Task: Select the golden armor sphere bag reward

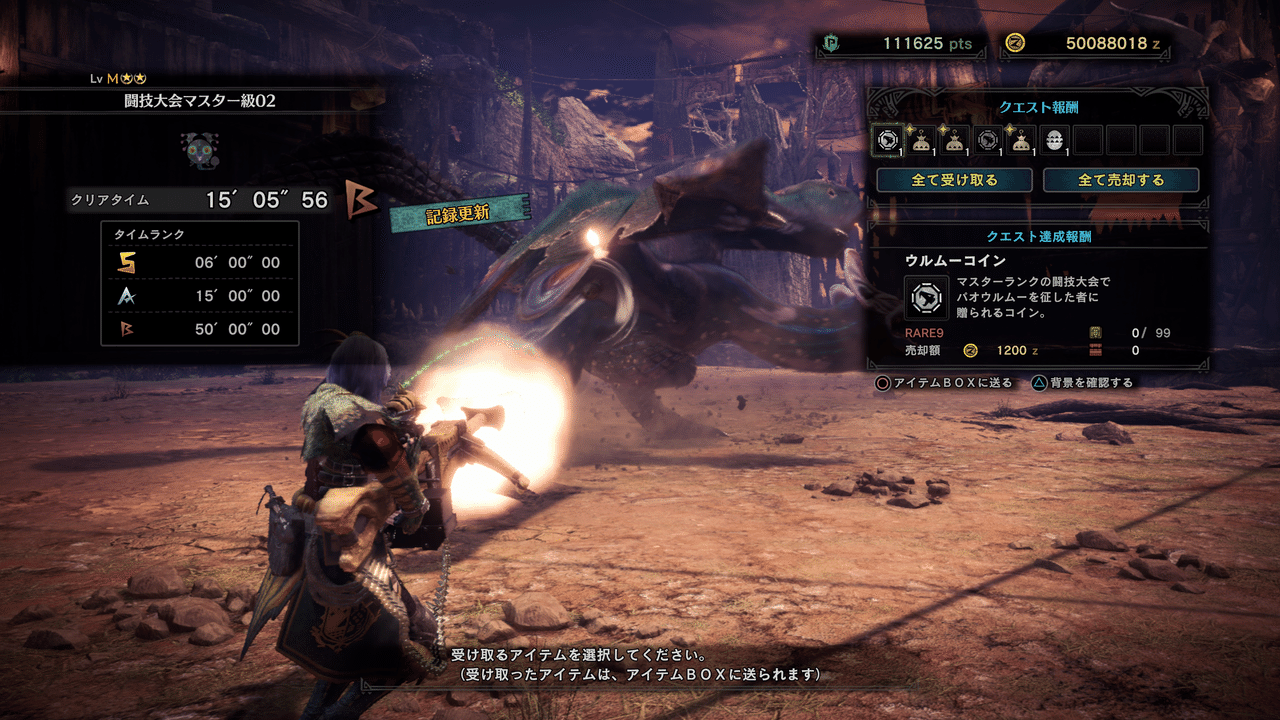Action: [920, 141]
